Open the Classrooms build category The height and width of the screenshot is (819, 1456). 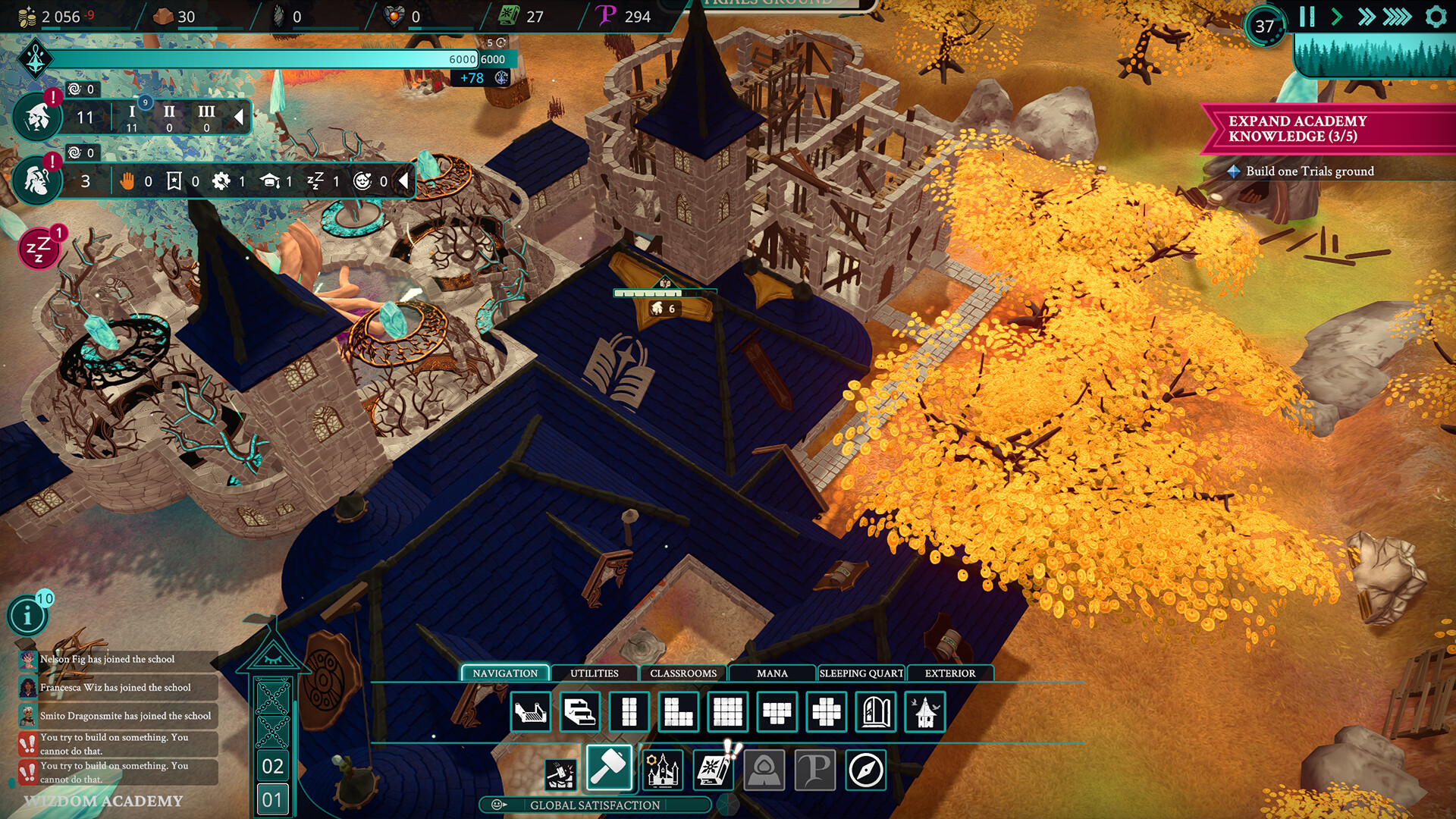click(x=682, y=673)
